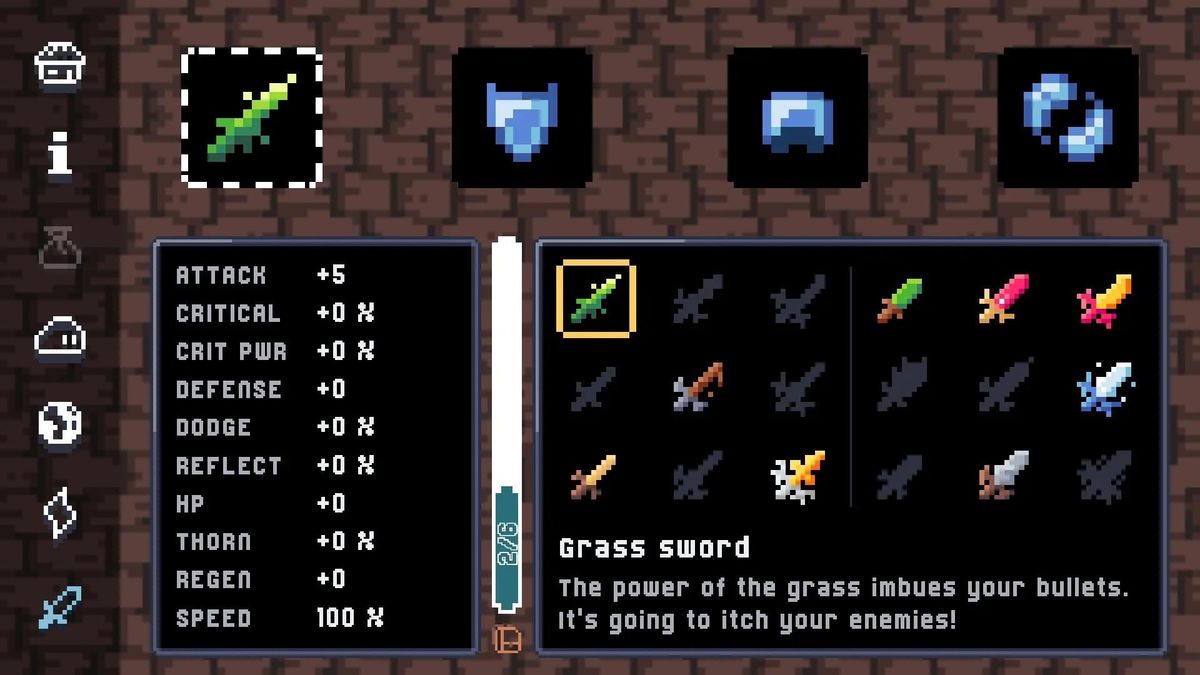Open the globe world tab
This screenshot has height=675, width=1200.
pos(60,424)
